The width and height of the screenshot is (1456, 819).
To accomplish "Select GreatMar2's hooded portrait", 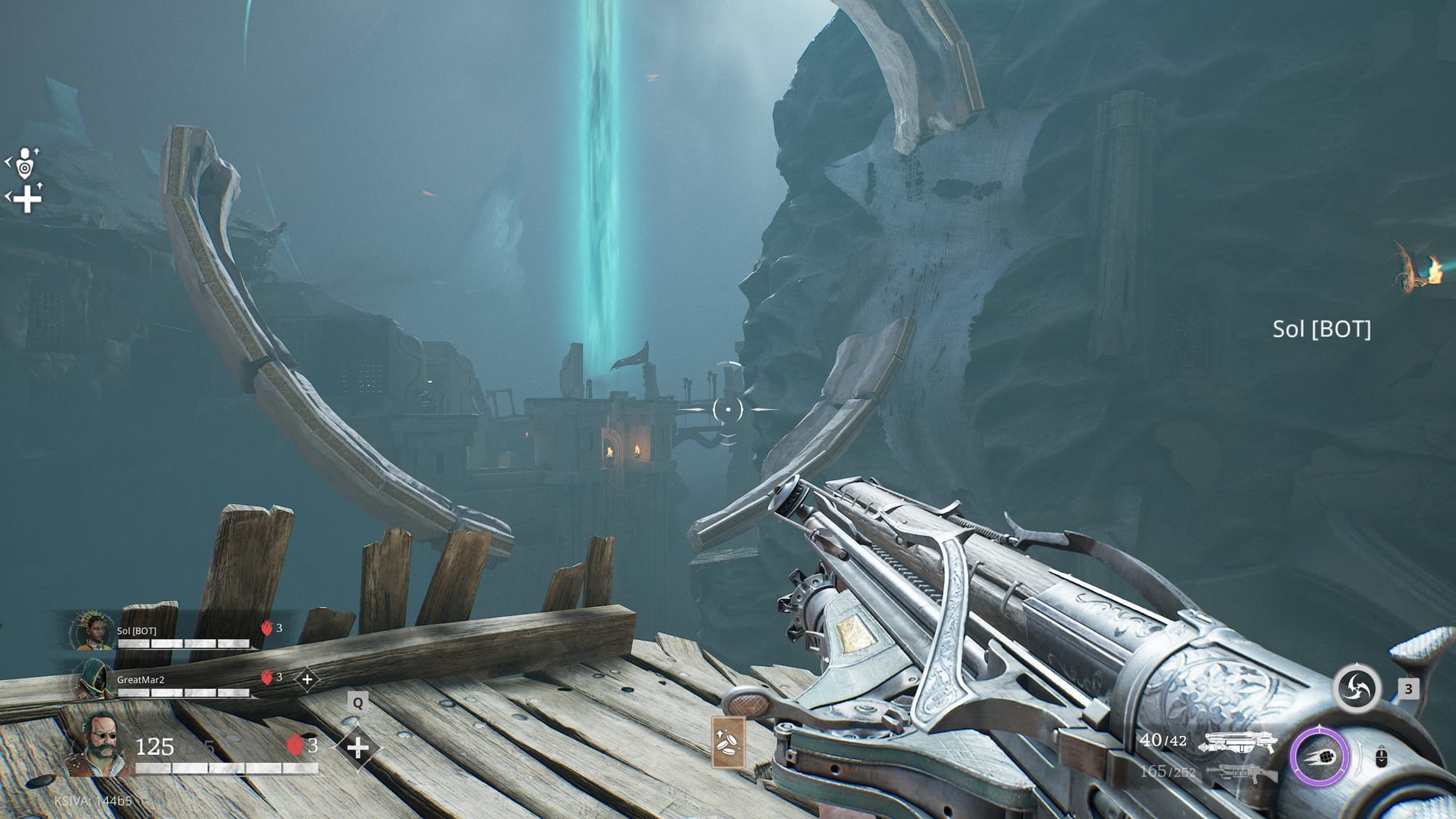I will click(x=93, y=681).
